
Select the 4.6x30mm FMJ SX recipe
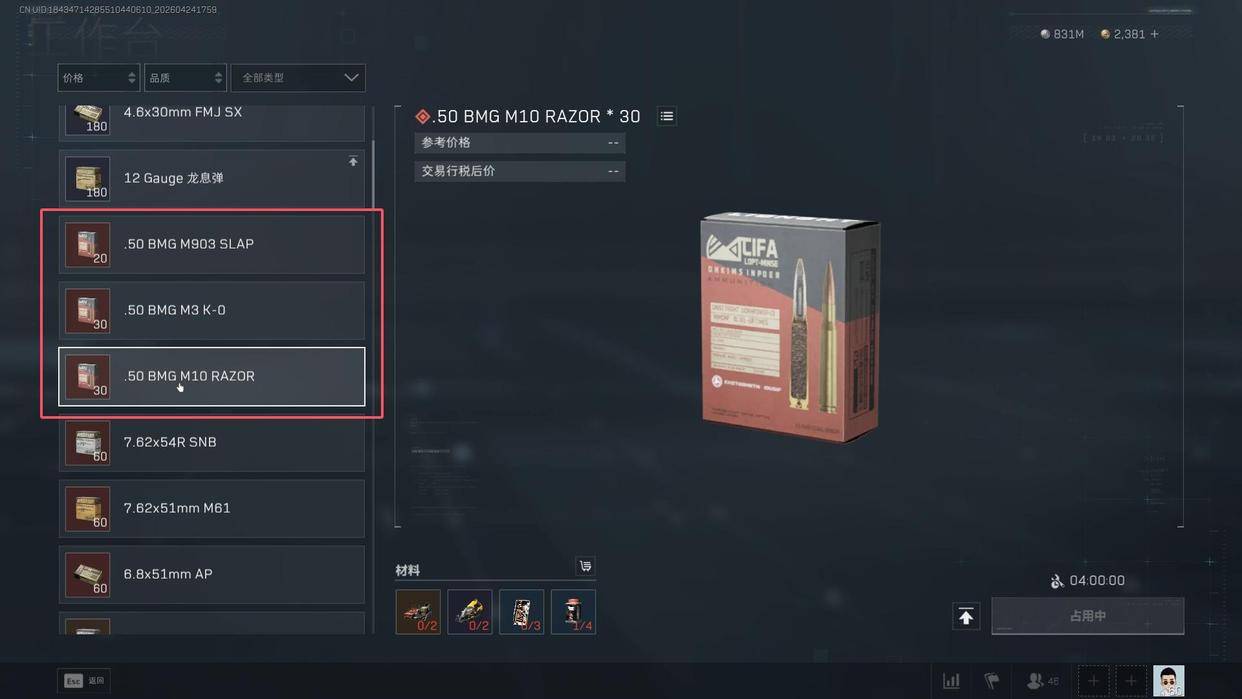point(212,116)
